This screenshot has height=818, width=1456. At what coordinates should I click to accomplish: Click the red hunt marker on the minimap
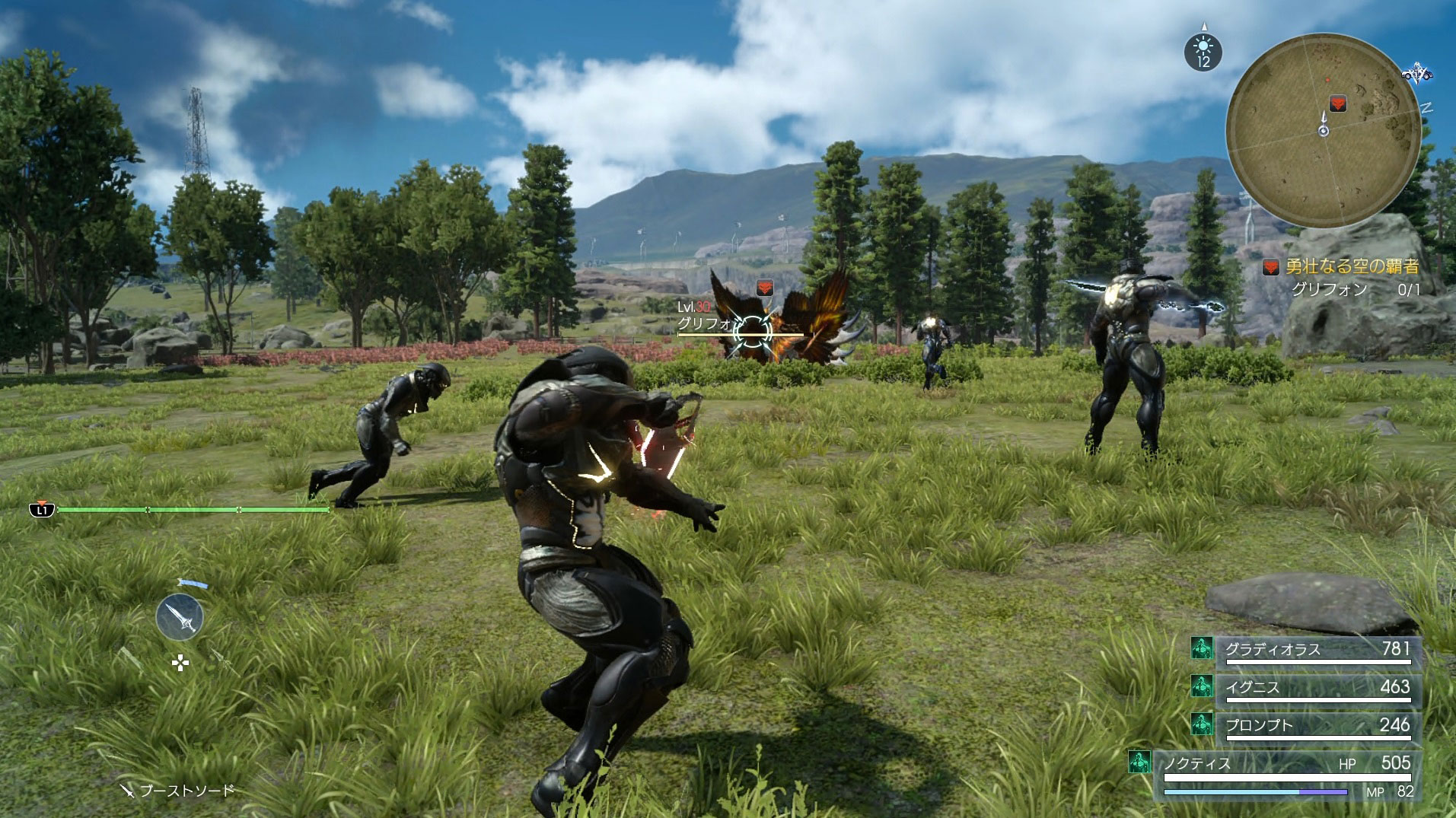tap(1337, 103)
